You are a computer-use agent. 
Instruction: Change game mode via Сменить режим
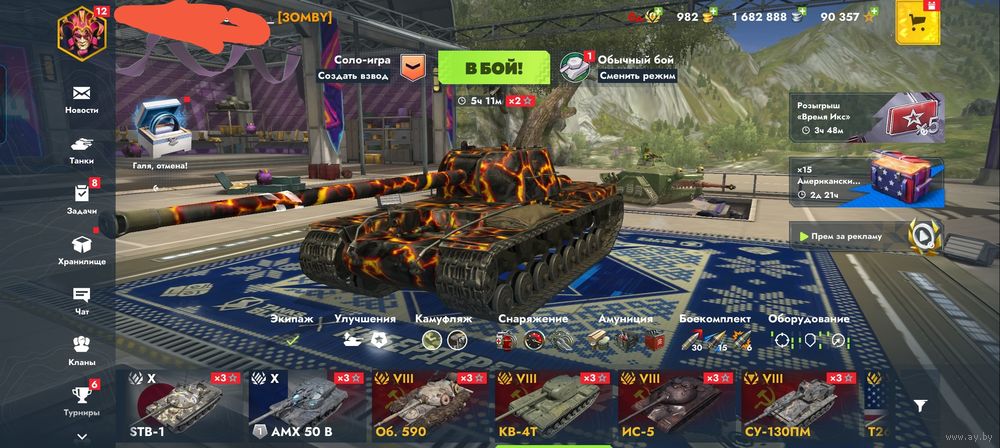coord(637,76)
